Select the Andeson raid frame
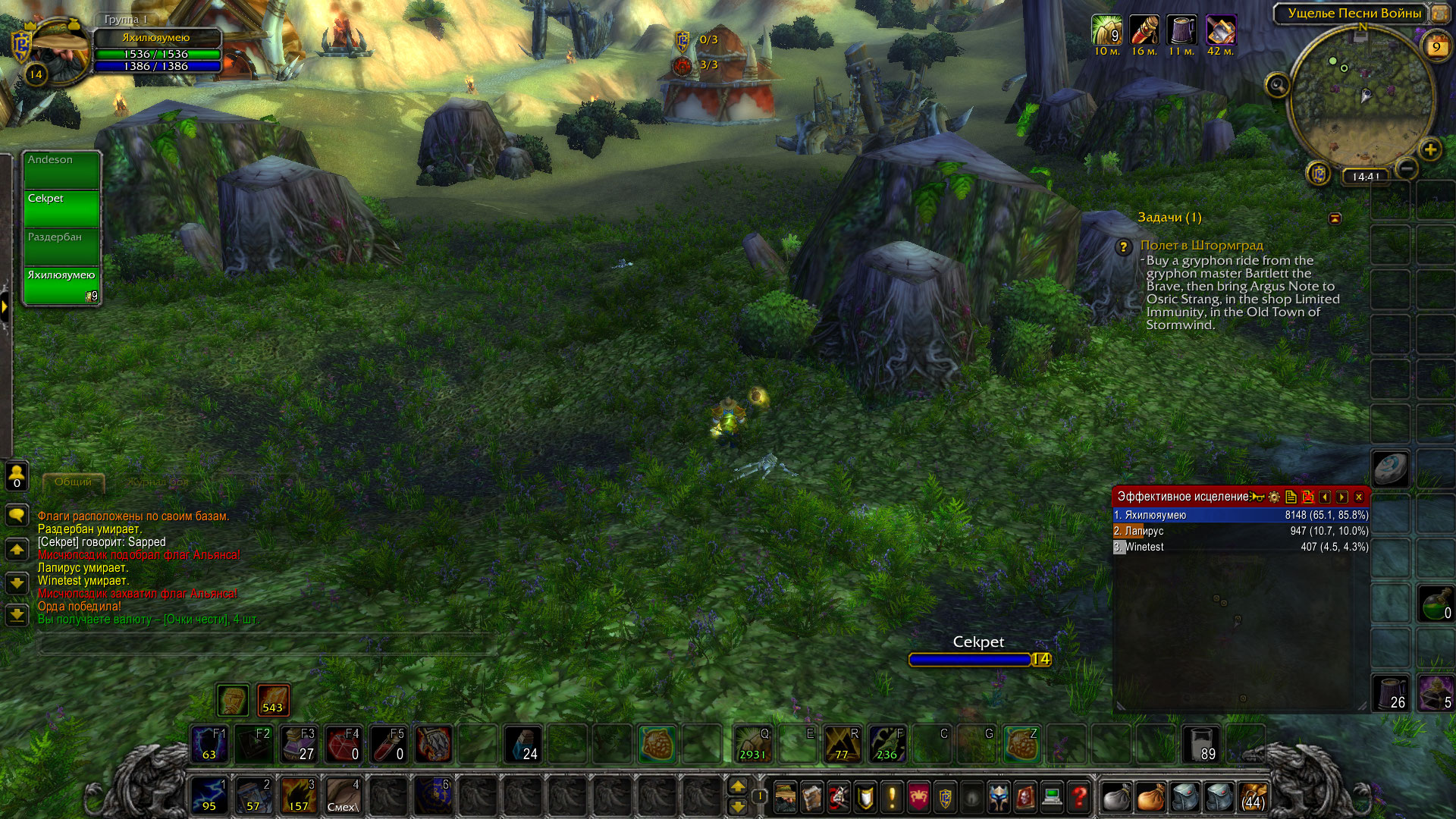Image resolution: width=1456 pixels, height=819 pixels. [61, 170]
